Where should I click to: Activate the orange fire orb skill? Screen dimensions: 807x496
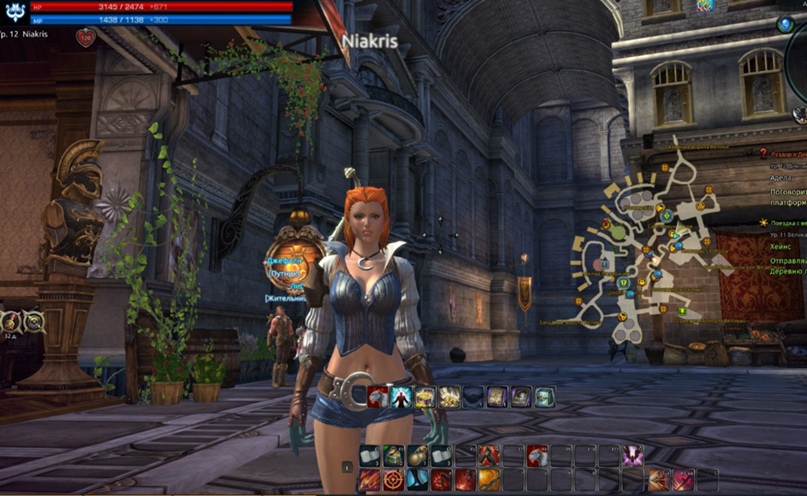(x=488, y=480)
